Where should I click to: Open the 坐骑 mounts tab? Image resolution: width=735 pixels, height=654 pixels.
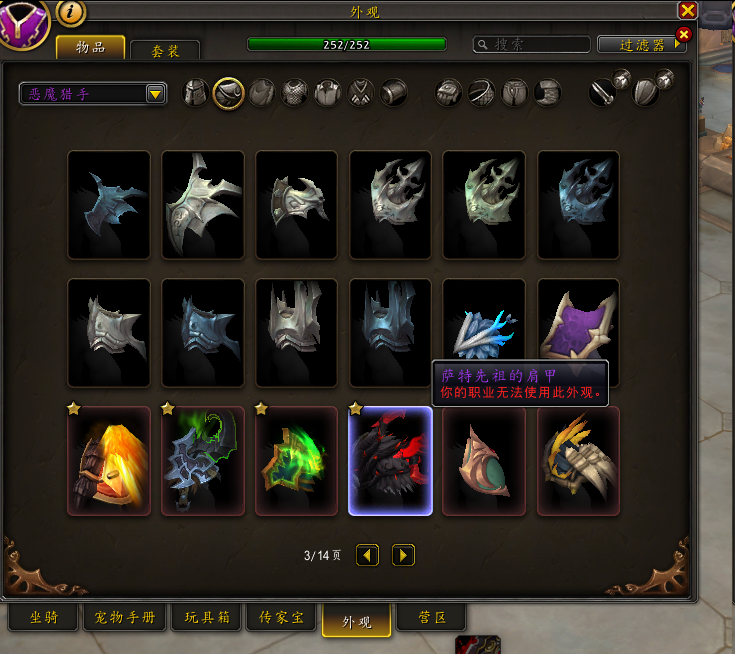pyautogui.click(x=42, y=618)
